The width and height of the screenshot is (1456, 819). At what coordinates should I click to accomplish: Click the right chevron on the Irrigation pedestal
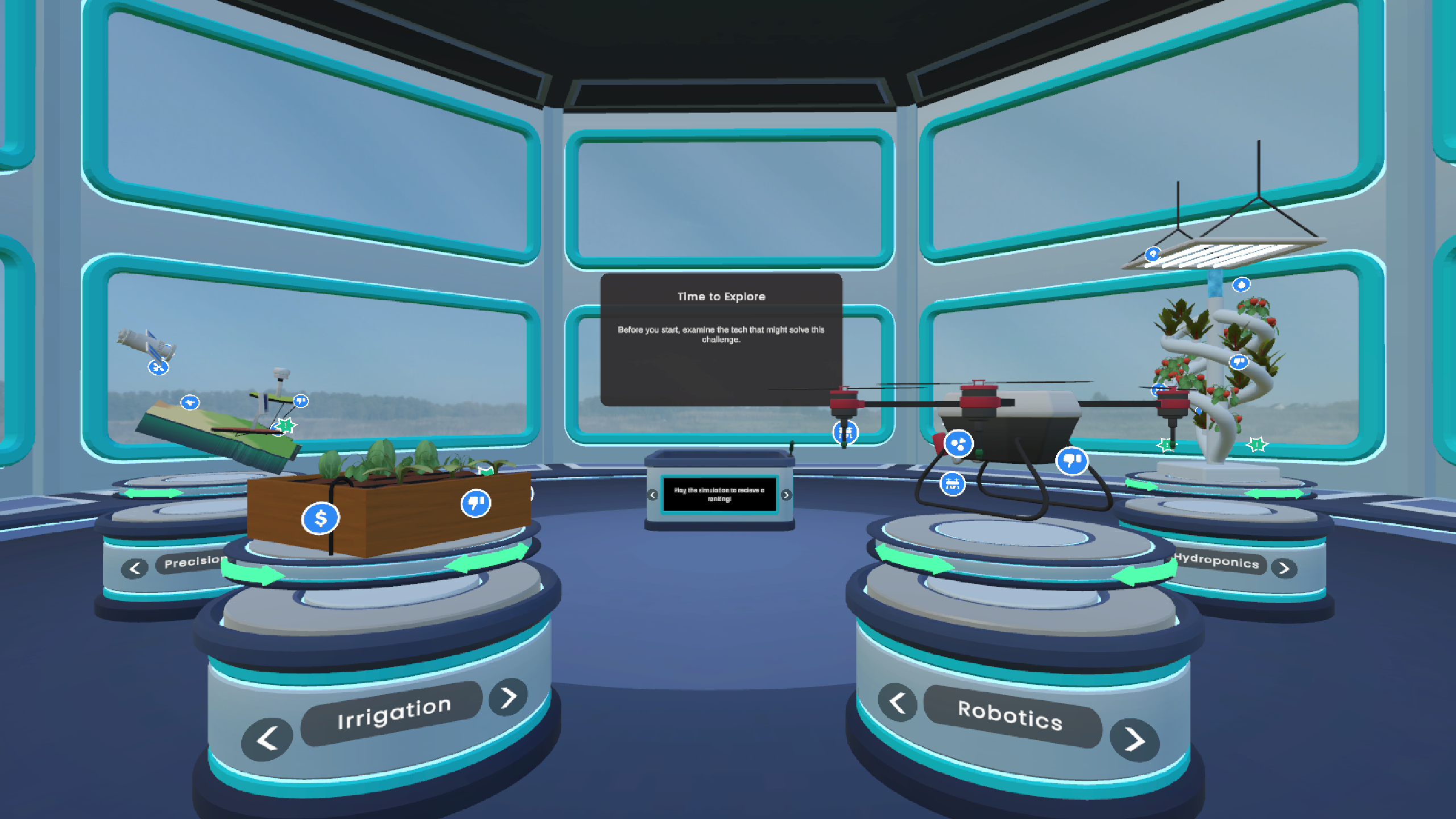[508, 696]
